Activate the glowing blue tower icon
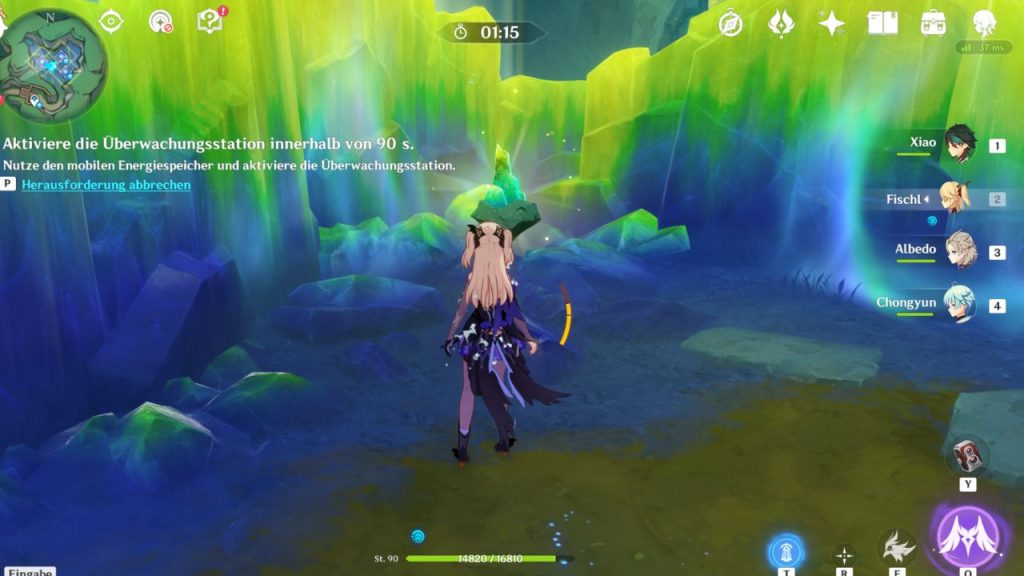Image resolution: width=1024 pixels, height=576 pixels. pyautogui.click(x=787, y=552)
